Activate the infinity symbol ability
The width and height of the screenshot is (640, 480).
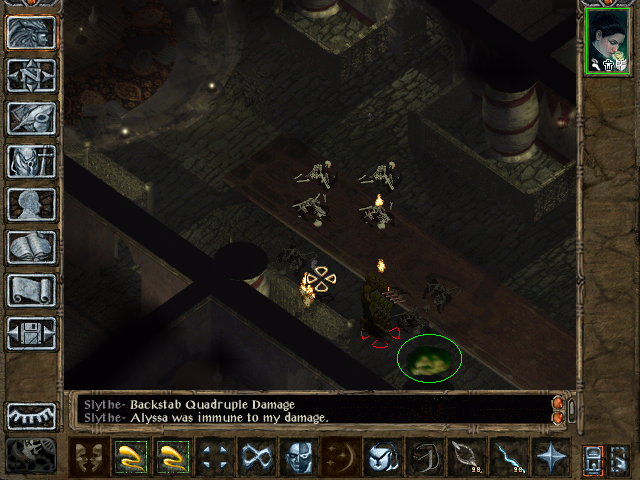257,457
